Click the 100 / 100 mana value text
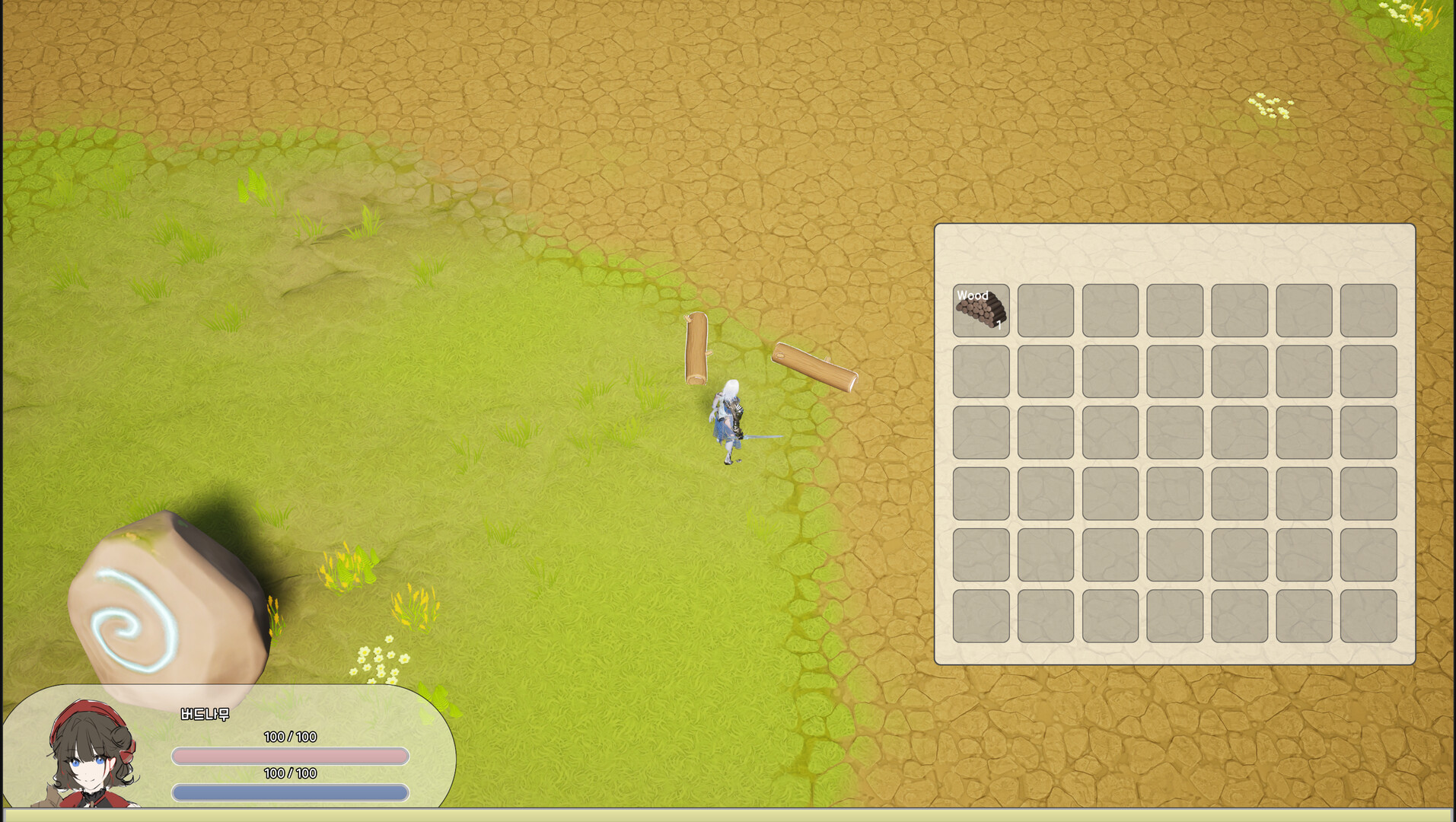This screenshot has height=822, width=1456. pyautogui.click(x=289, y=775)
